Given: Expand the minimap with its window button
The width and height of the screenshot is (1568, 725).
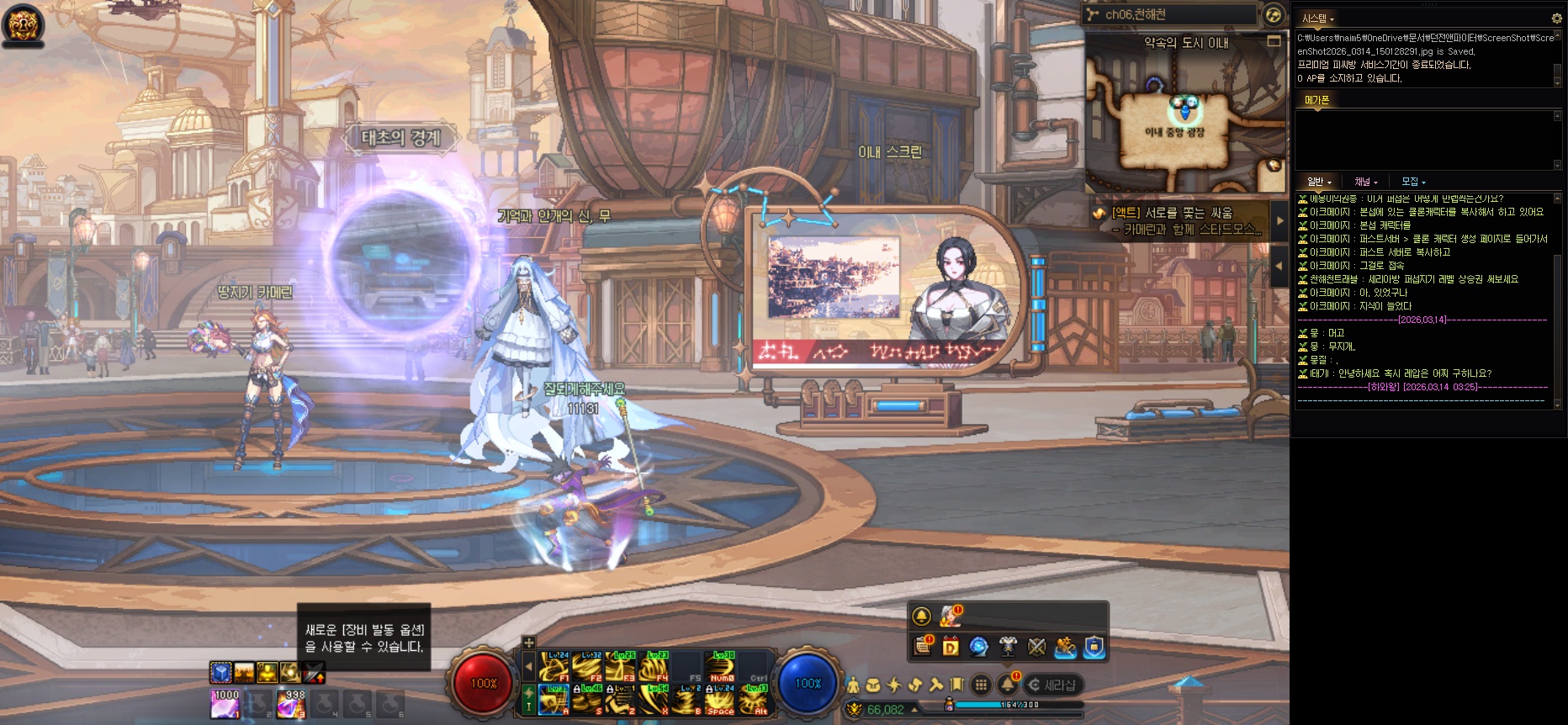Looking at the screenshot, I should (1274, 41).
